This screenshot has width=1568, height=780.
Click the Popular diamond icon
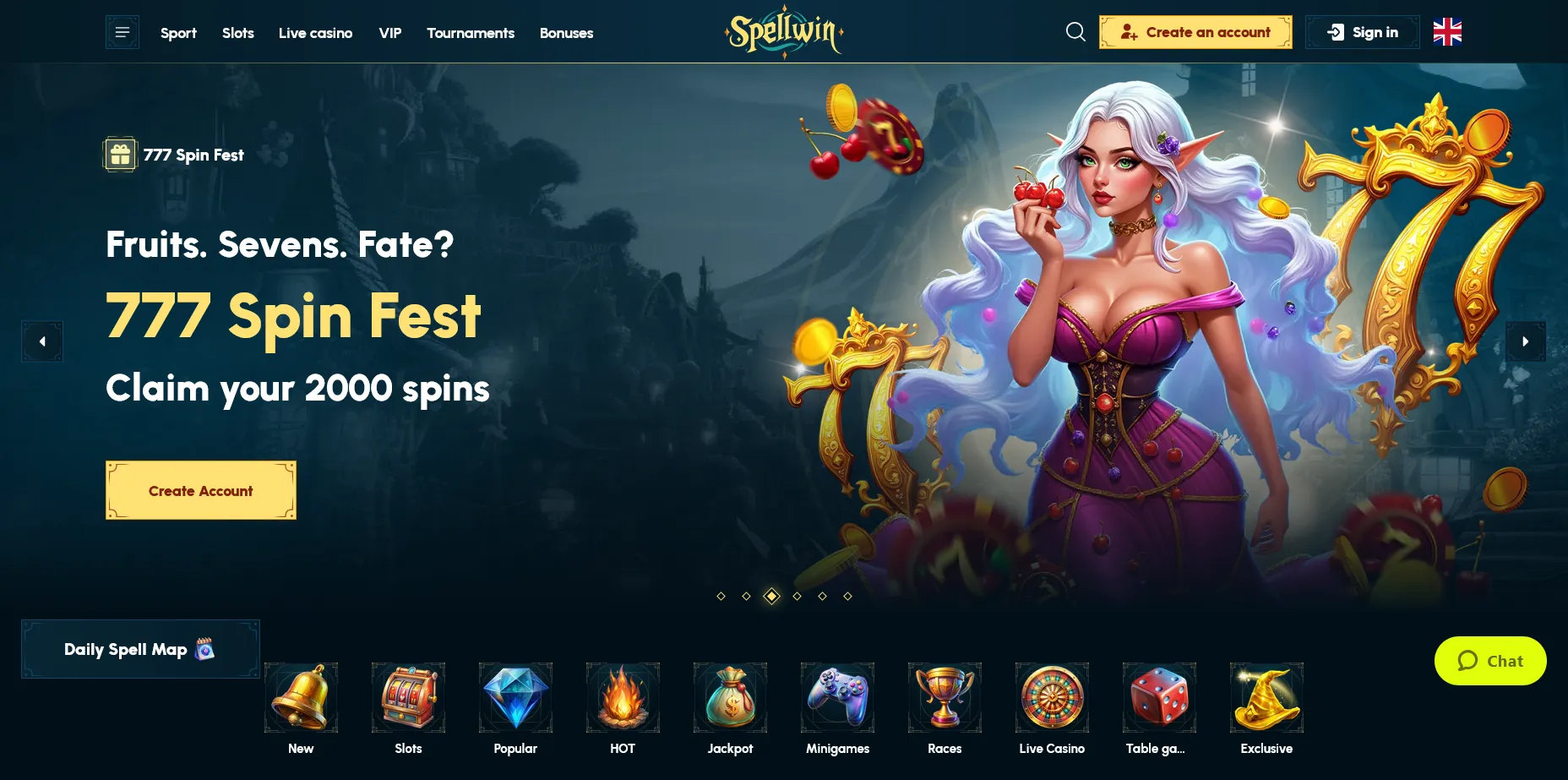click(515, 698)
